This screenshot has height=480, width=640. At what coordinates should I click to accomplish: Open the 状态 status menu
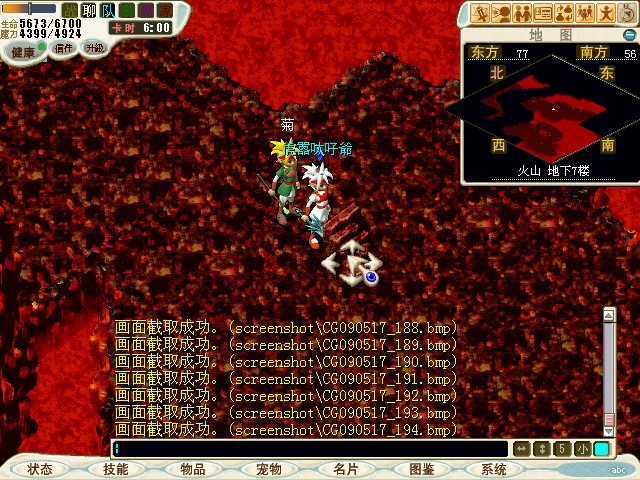(x=40, y=468)
